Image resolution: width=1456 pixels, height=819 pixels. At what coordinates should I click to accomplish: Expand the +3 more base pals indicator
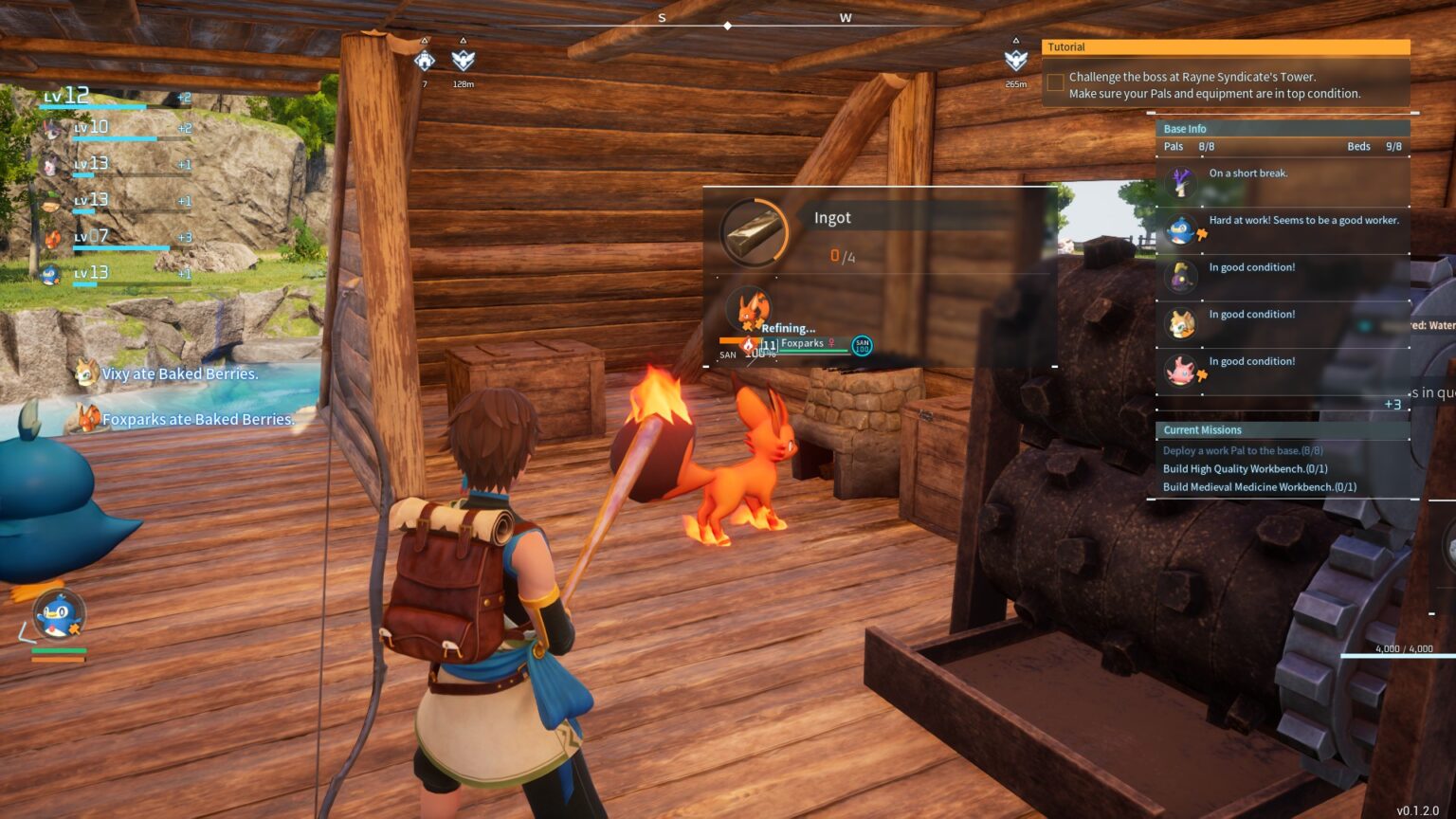point(1392,405)
